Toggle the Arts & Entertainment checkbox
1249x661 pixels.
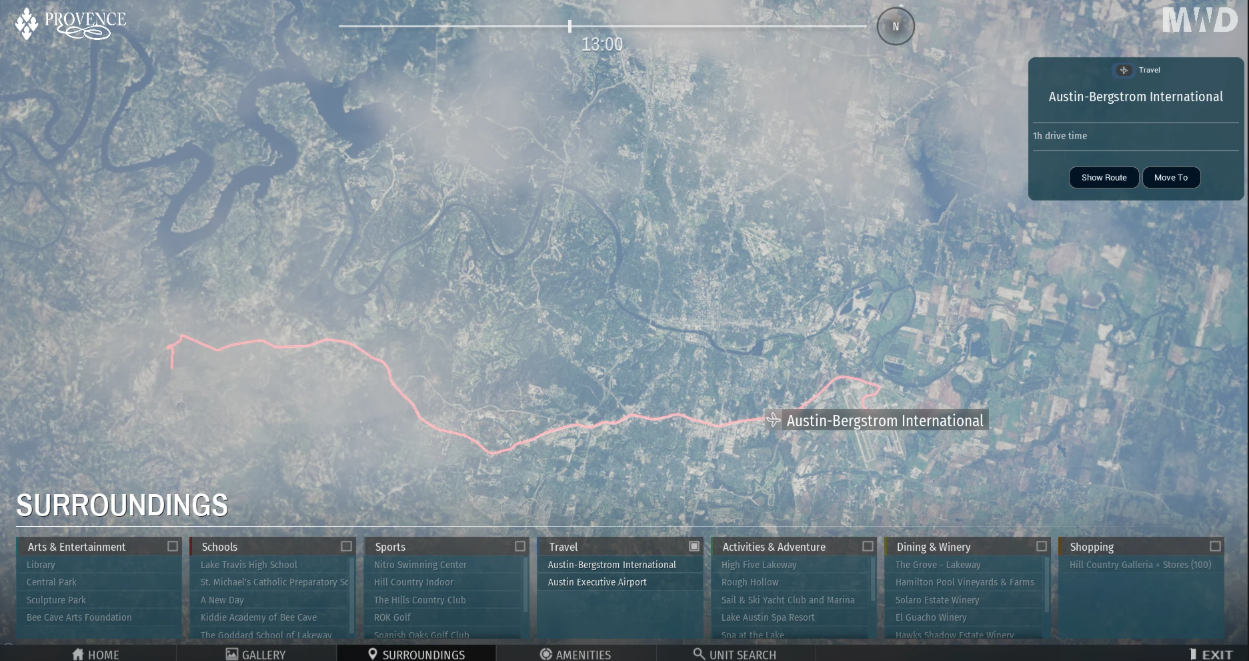173,546
